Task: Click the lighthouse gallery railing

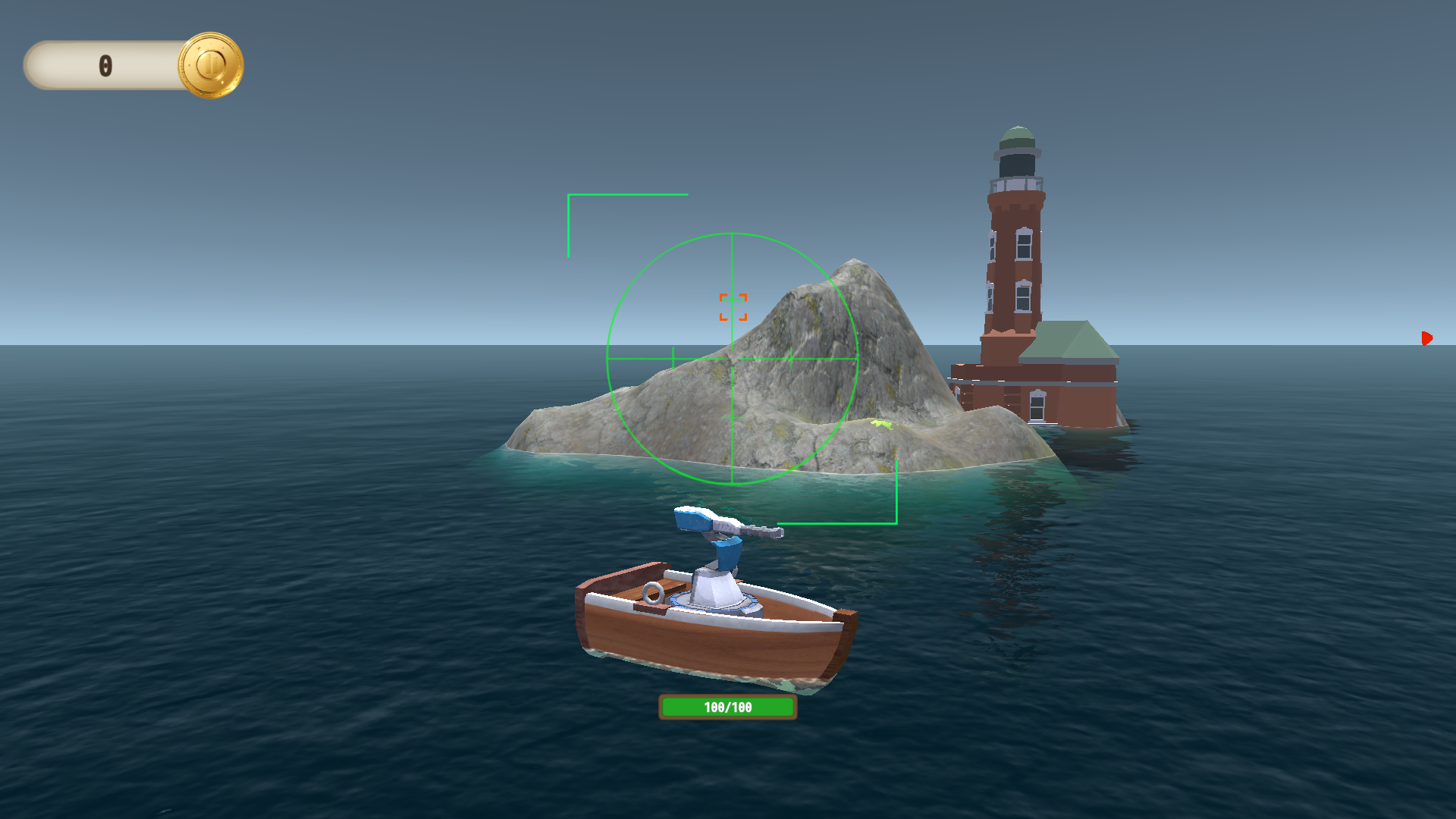Action: 1018,184
